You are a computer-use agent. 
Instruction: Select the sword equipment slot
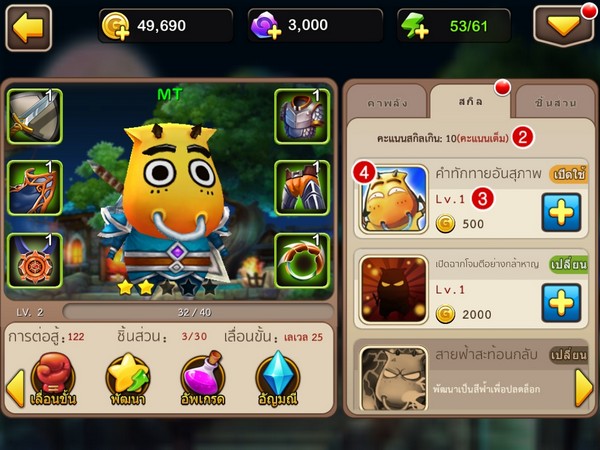tap(34, 116)
